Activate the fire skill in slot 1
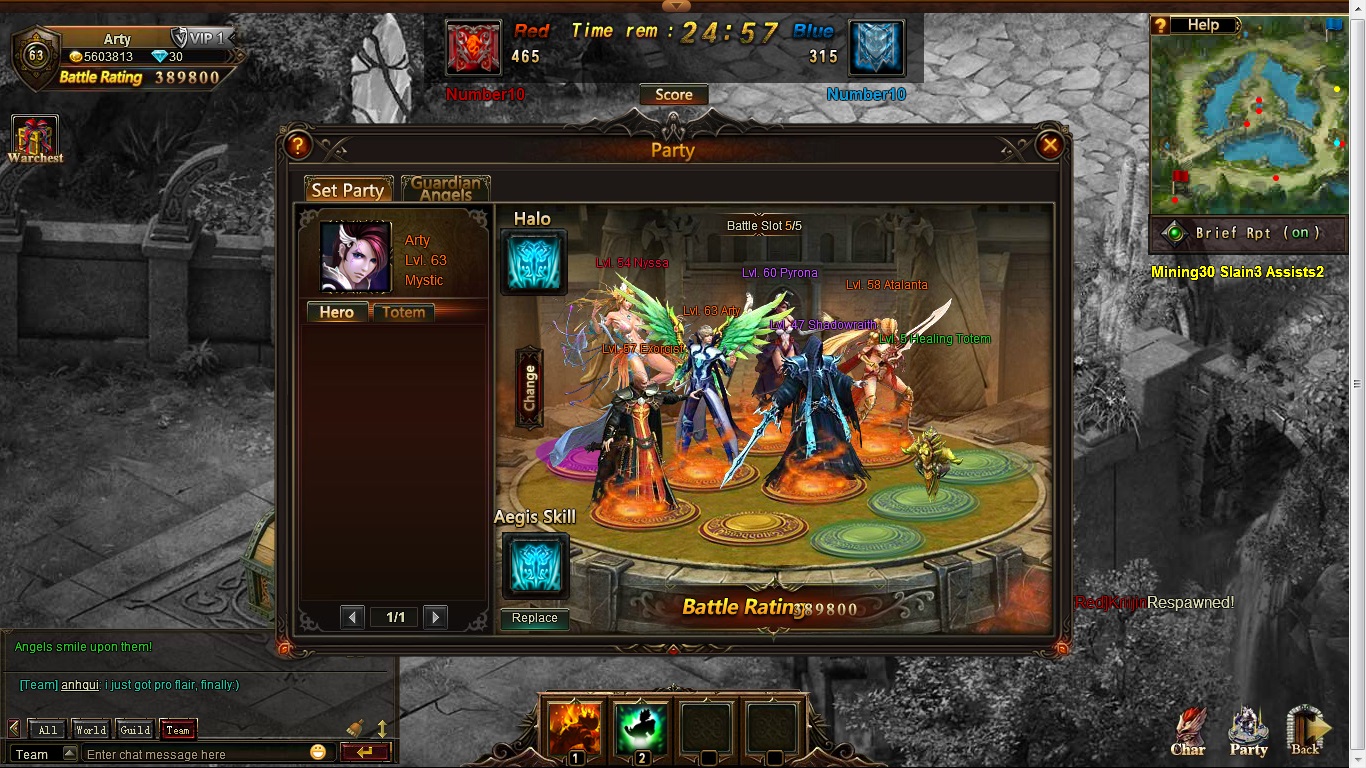The height and width of the screenshot is (768, 1366). coord(575,727)
